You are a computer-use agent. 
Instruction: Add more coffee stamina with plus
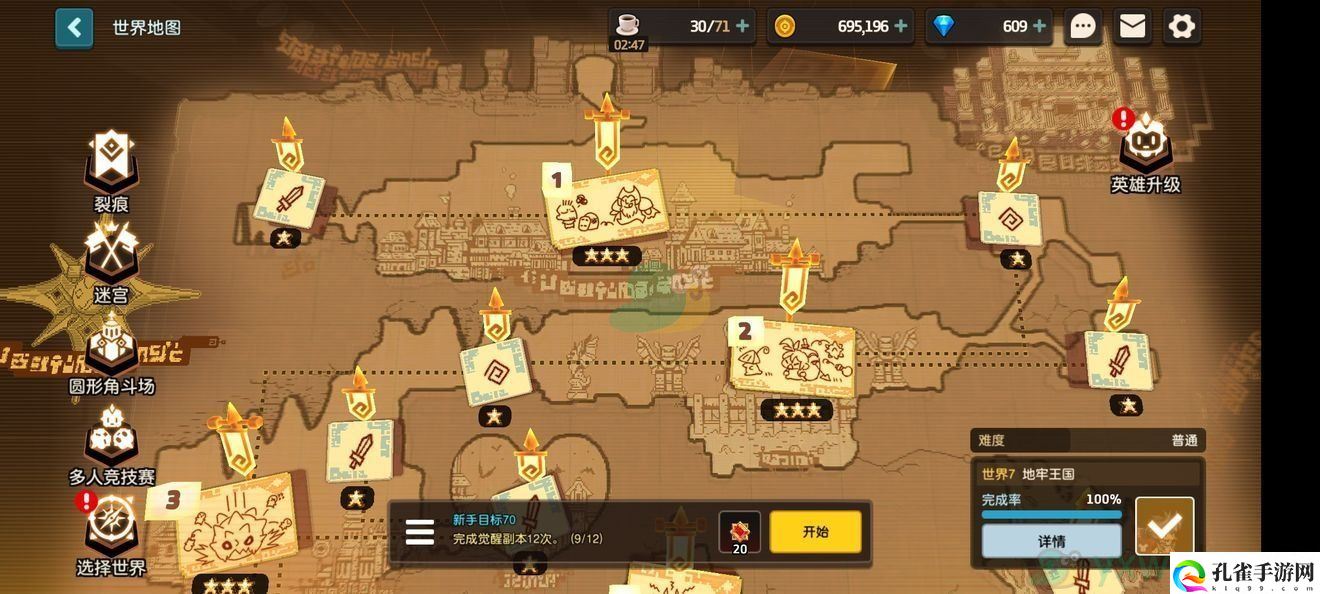point(742,27)
